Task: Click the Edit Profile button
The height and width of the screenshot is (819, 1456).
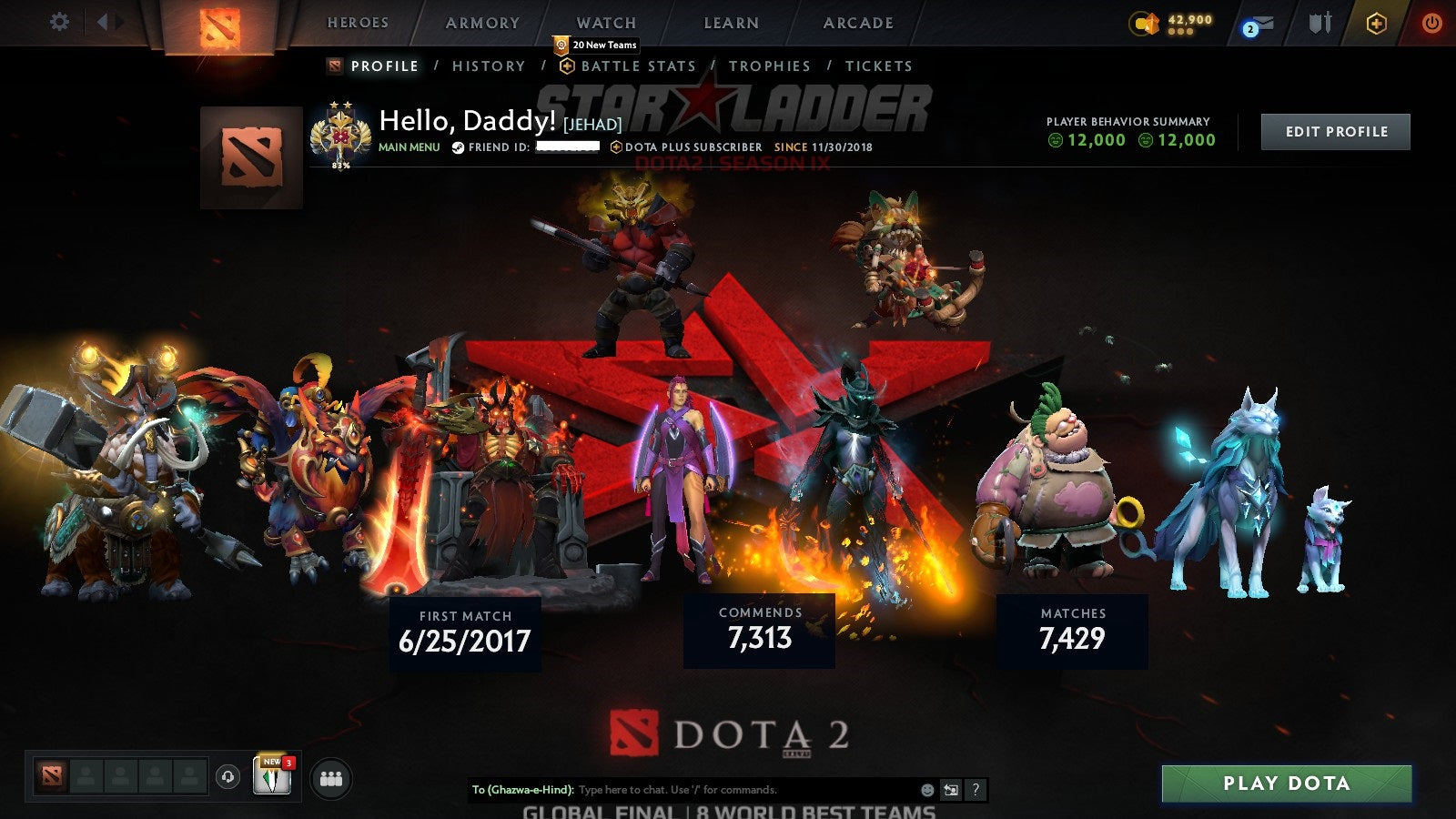Action: 1335,131
